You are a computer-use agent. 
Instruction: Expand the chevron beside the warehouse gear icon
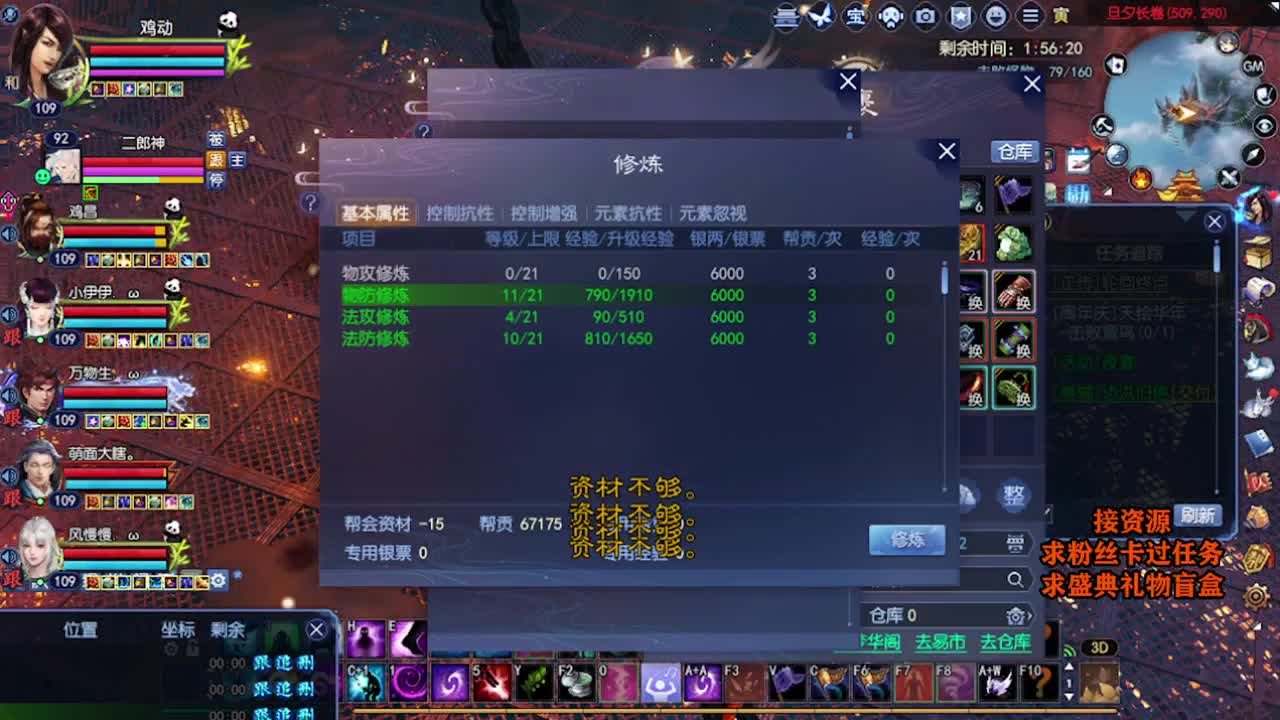click(x=1031, y=614)
